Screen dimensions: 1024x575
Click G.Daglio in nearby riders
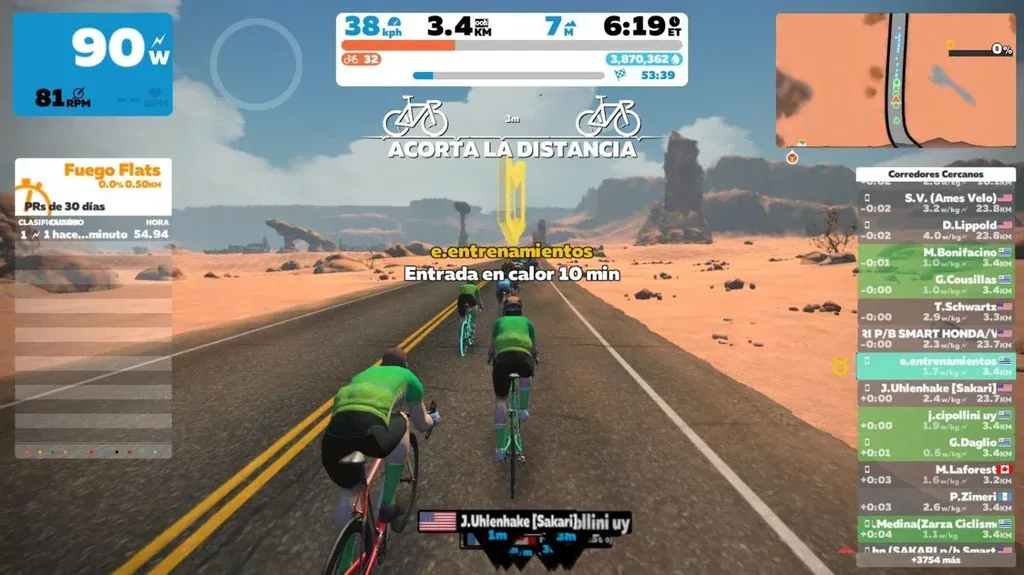(x=935, y=447)
